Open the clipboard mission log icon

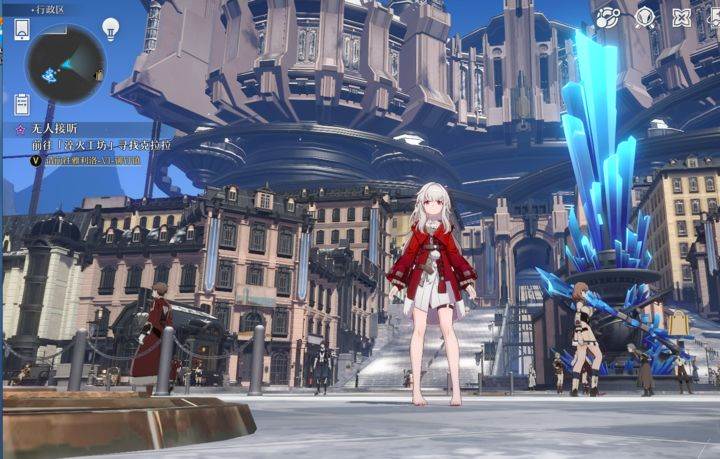tap(21, 103)
